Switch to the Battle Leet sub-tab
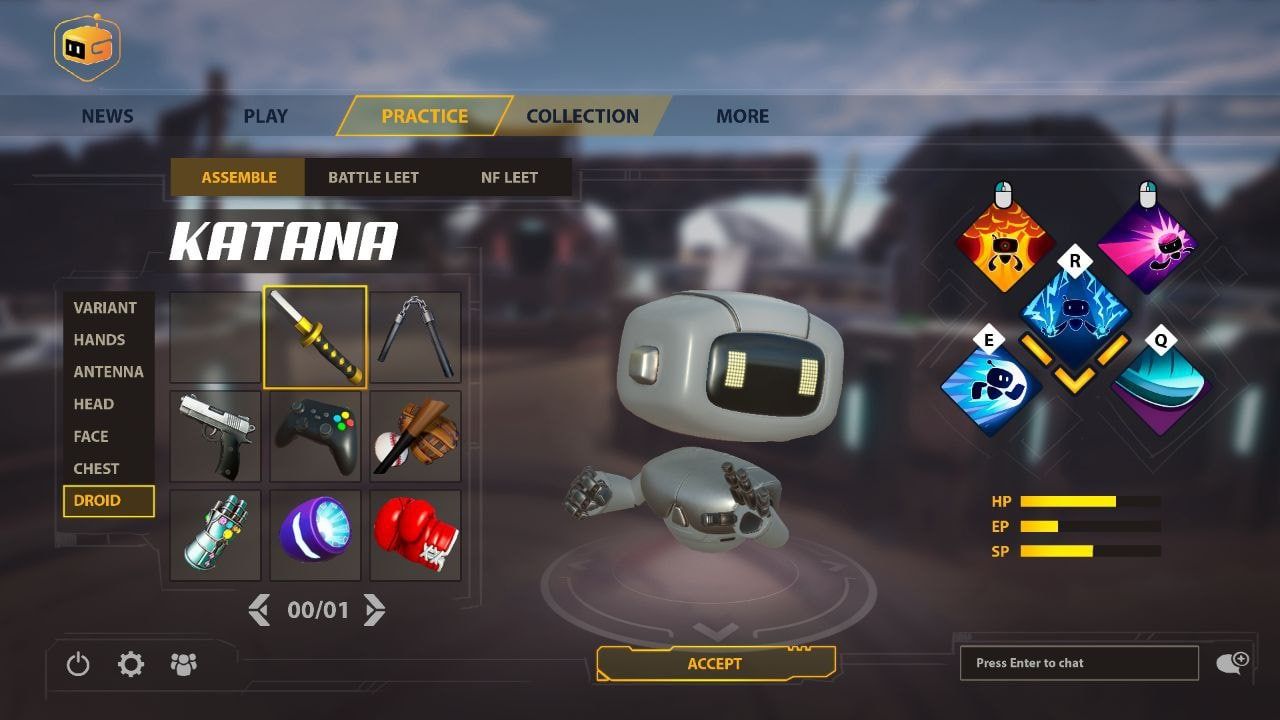1280x720 pixels. point(373,177)
